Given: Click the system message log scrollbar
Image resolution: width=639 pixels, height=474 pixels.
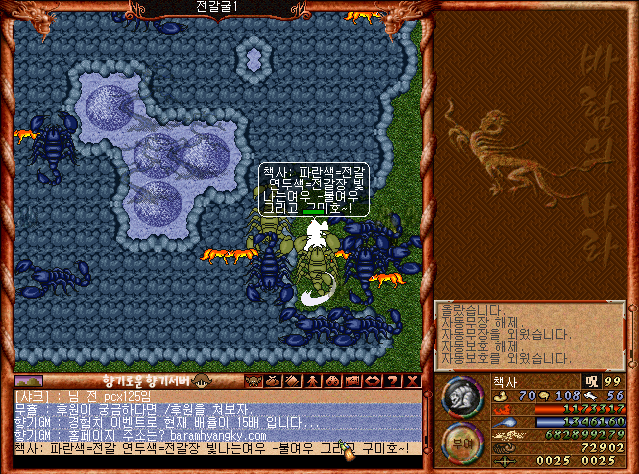Looking at the screenshot, I should [x=630, y=335].
